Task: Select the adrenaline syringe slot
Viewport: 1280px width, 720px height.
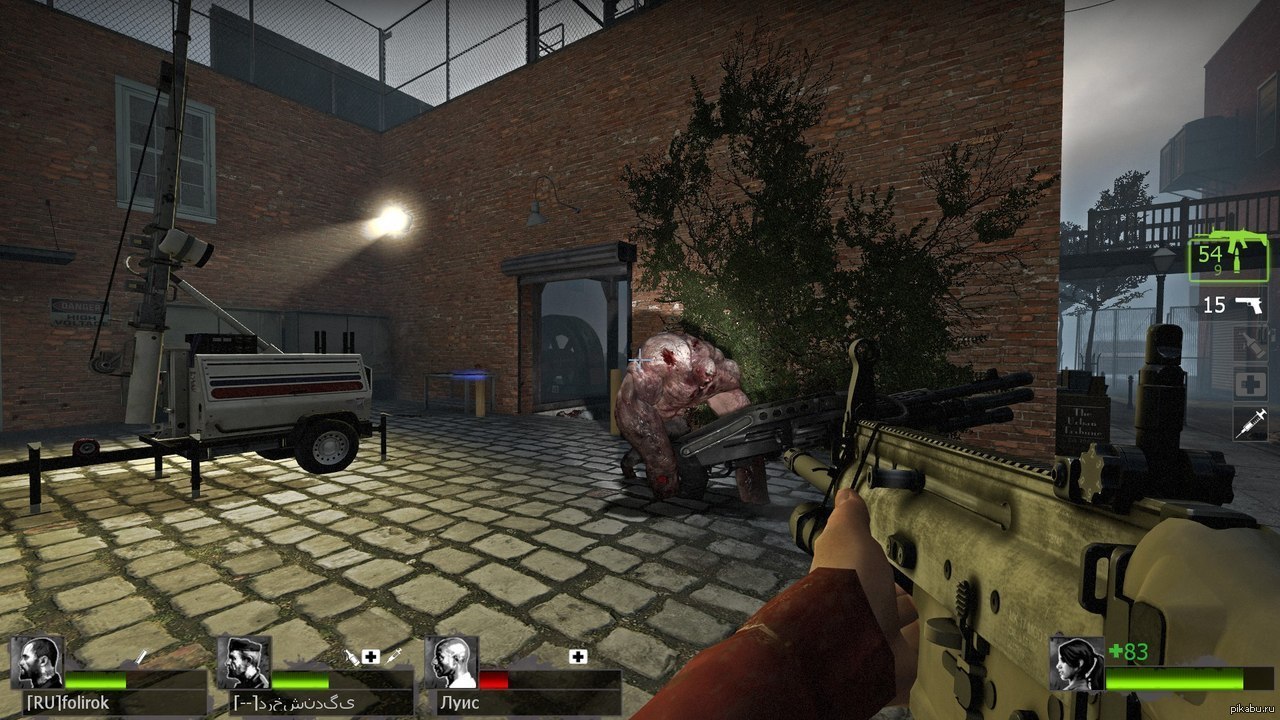Action: [x=1250, y=424]
